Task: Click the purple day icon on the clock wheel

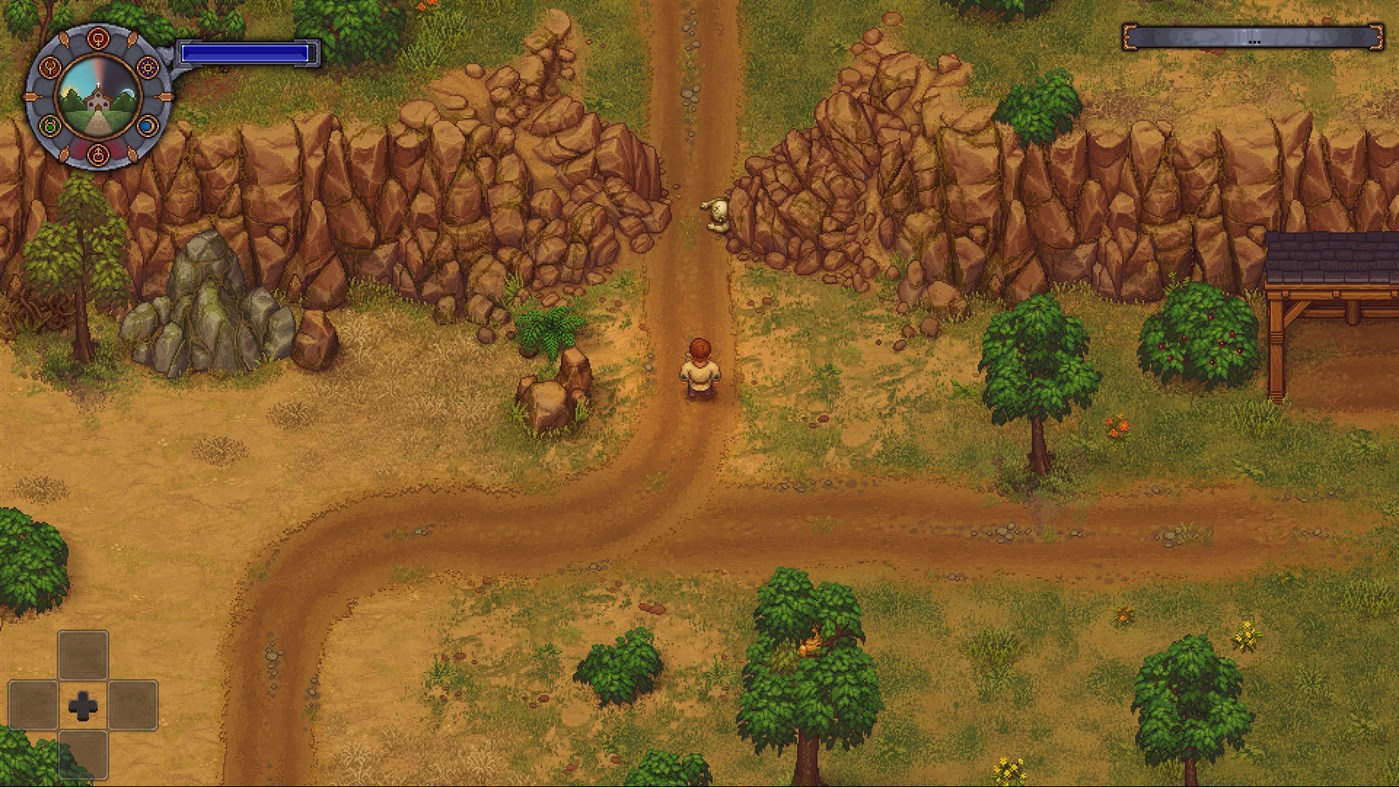Action: (x=148, y=66)
